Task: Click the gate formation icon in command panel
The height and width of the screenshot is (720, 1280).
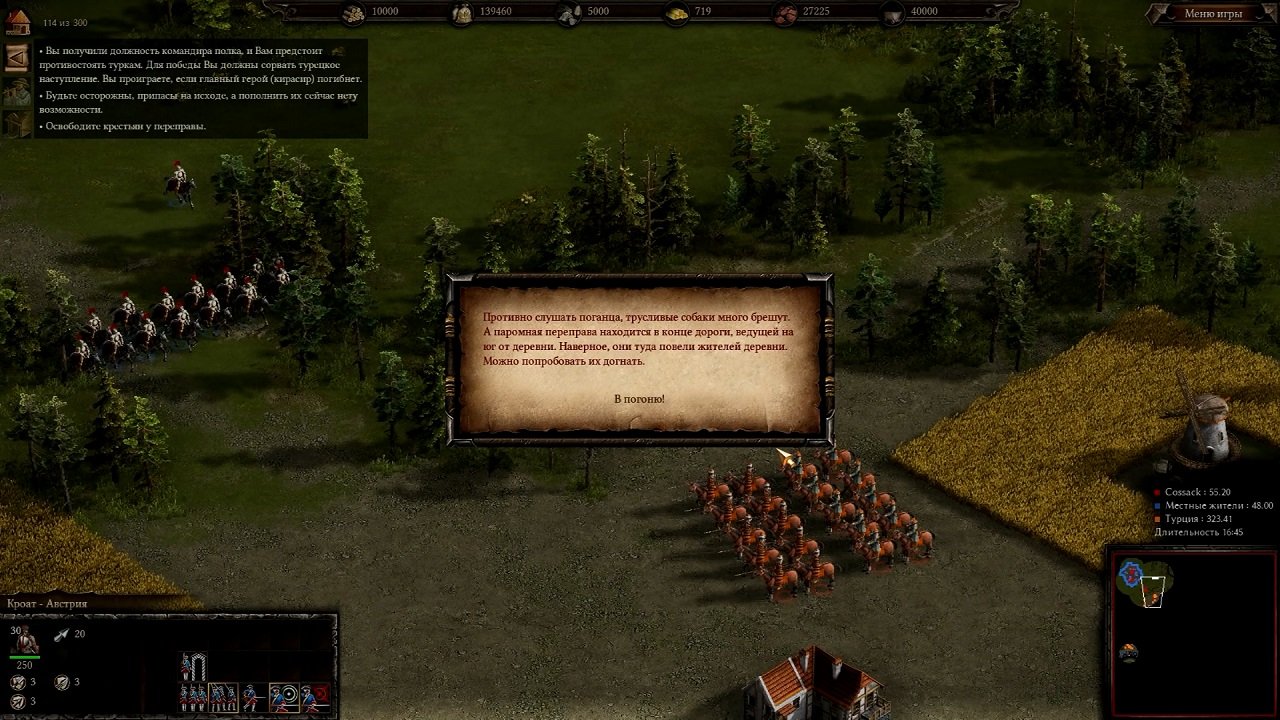Action: 198,666
